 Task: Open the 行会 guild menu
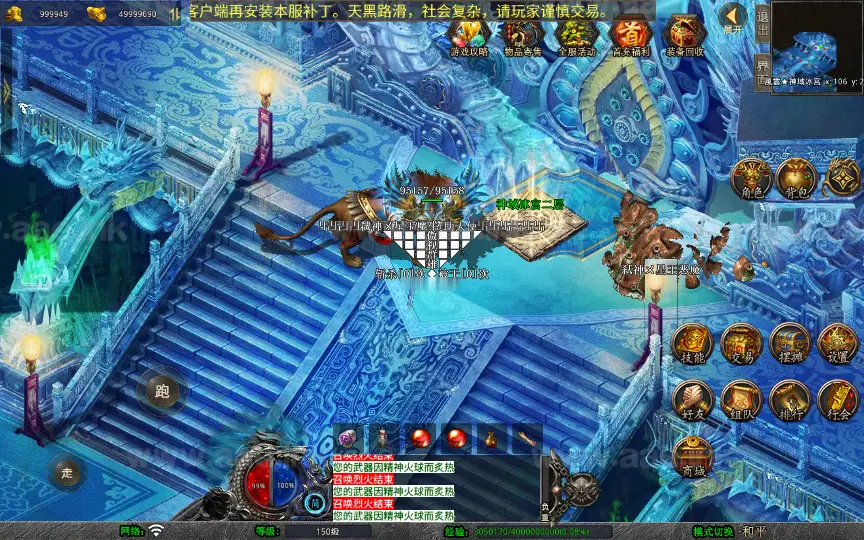pyautogui.click(x=838, y=400)
